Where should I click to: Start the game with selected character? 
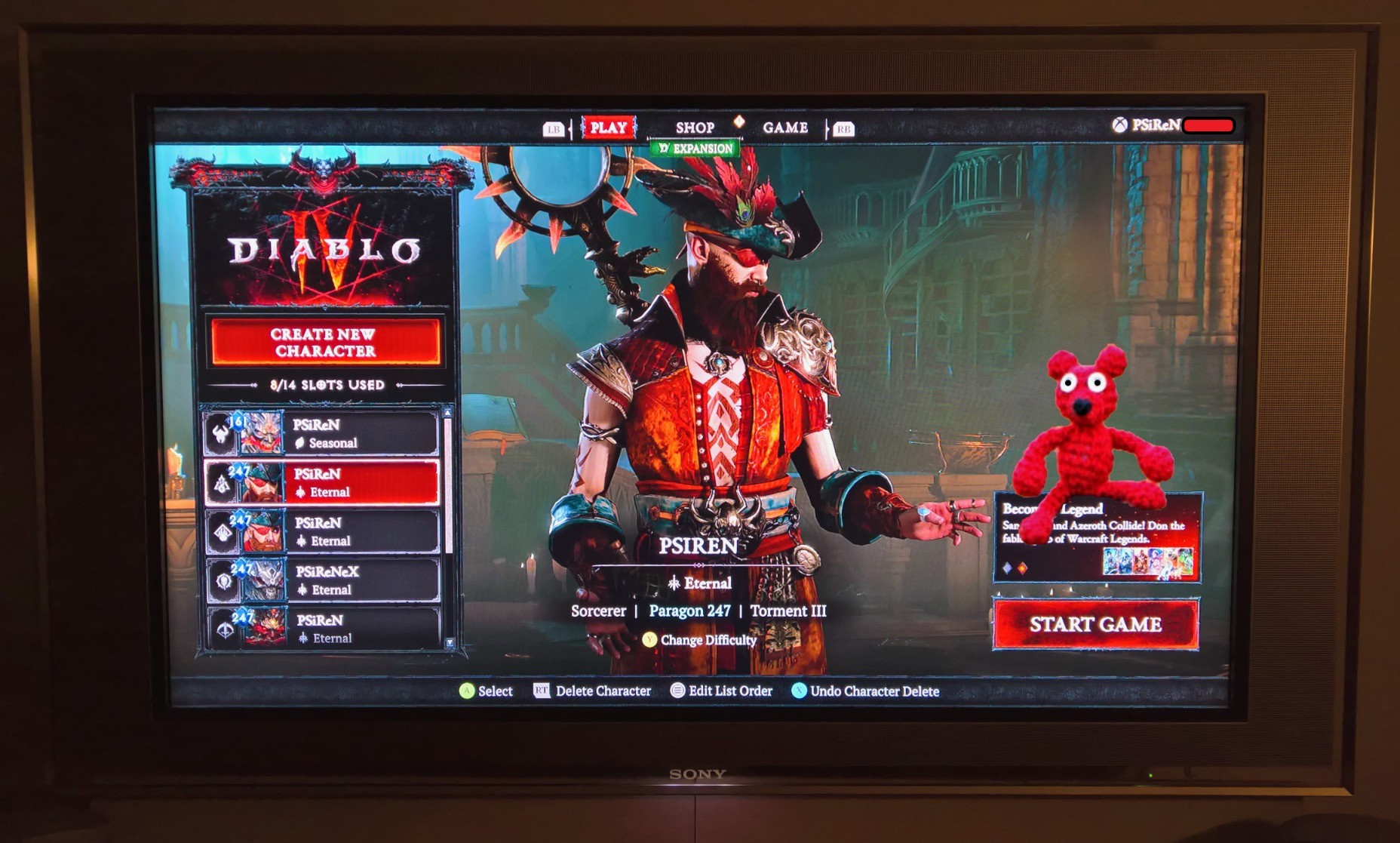tap(1095, 624)
